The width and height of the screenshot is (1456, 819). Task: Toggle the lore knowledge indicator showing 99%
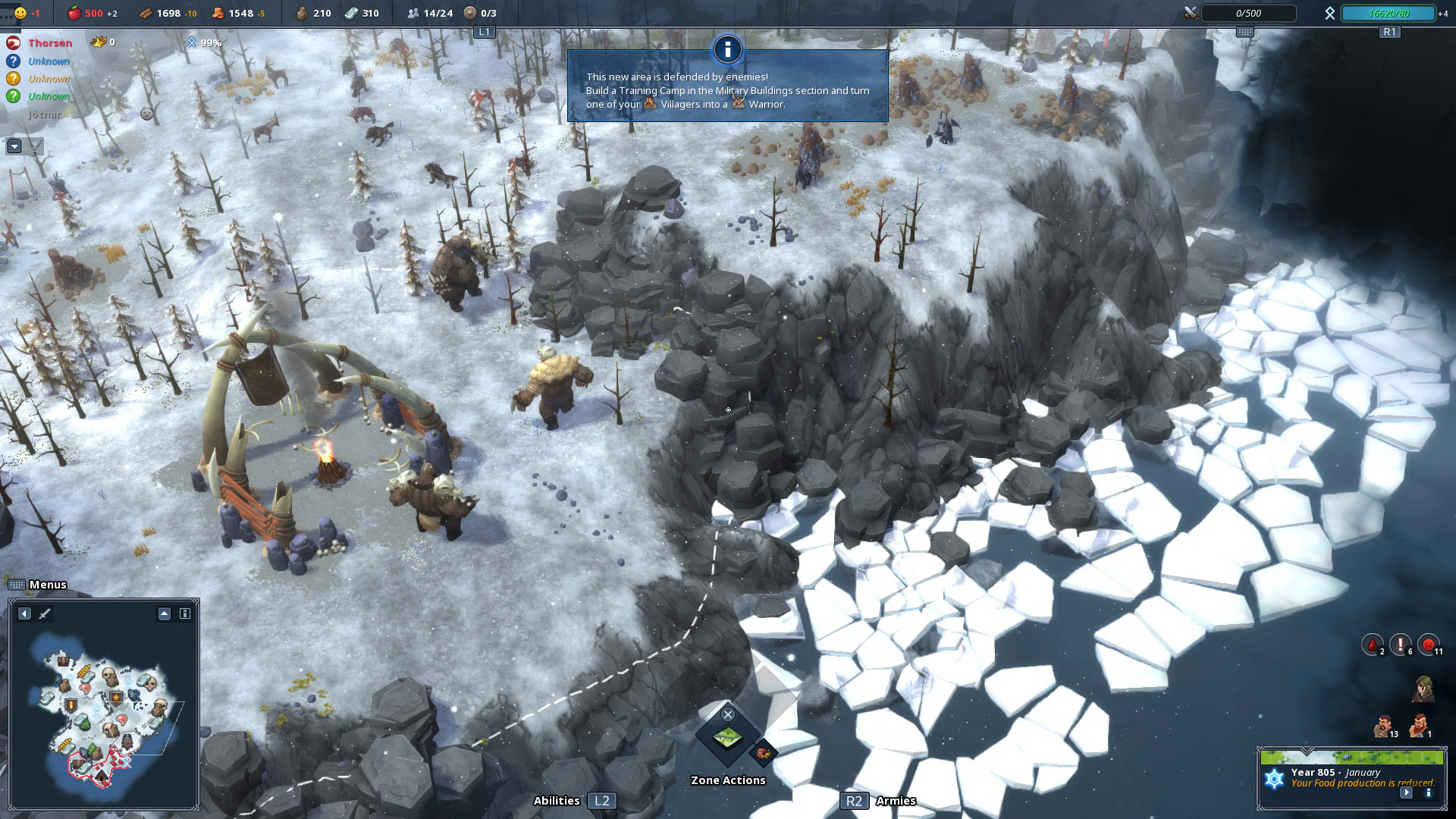click(190, 42)
